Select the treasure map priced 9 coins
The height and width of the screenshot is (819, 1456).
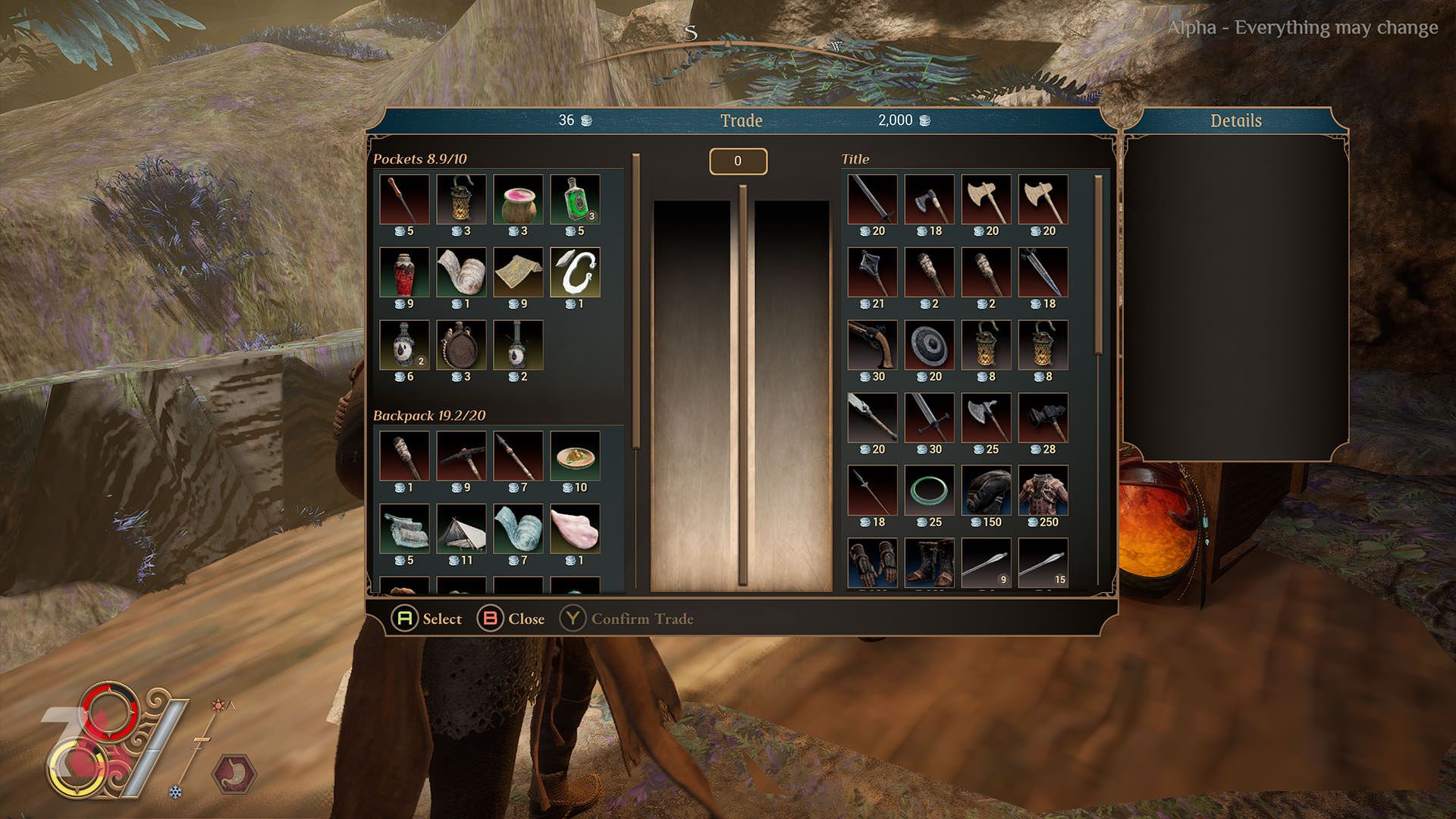[x=519, y=273]
